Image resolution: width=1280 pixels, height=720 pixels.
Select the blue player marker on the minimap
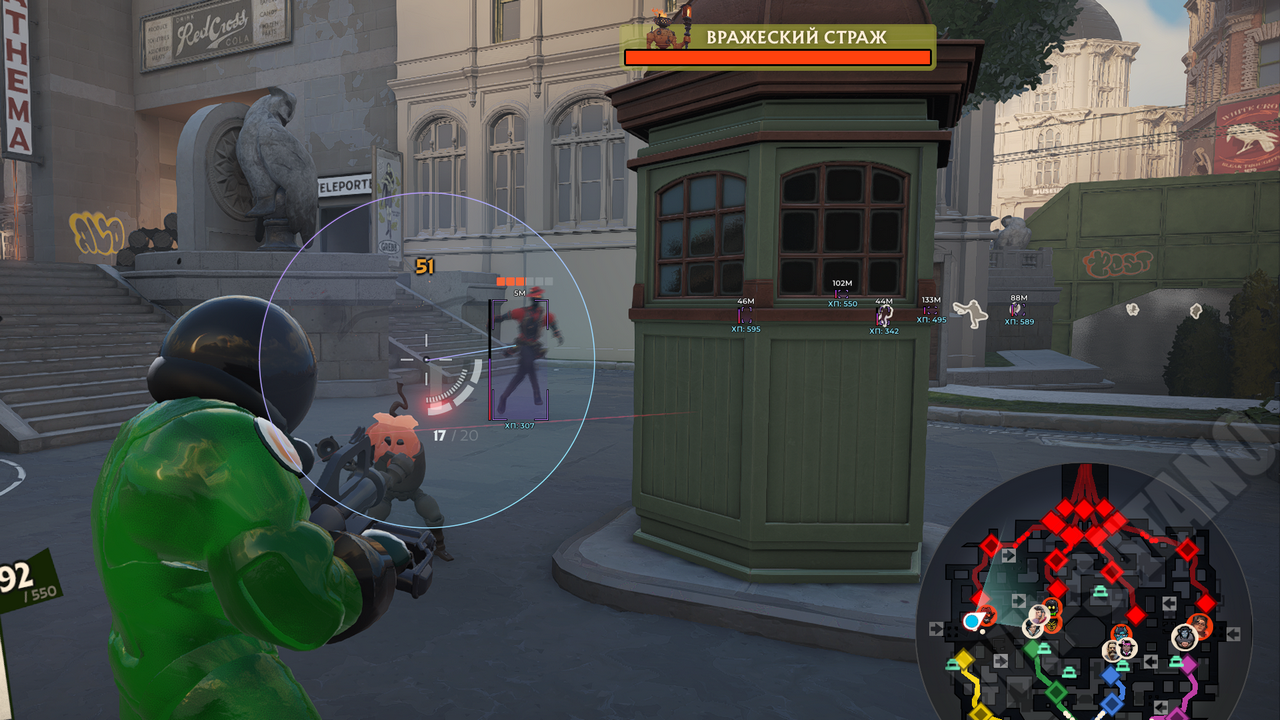(972, 622)
